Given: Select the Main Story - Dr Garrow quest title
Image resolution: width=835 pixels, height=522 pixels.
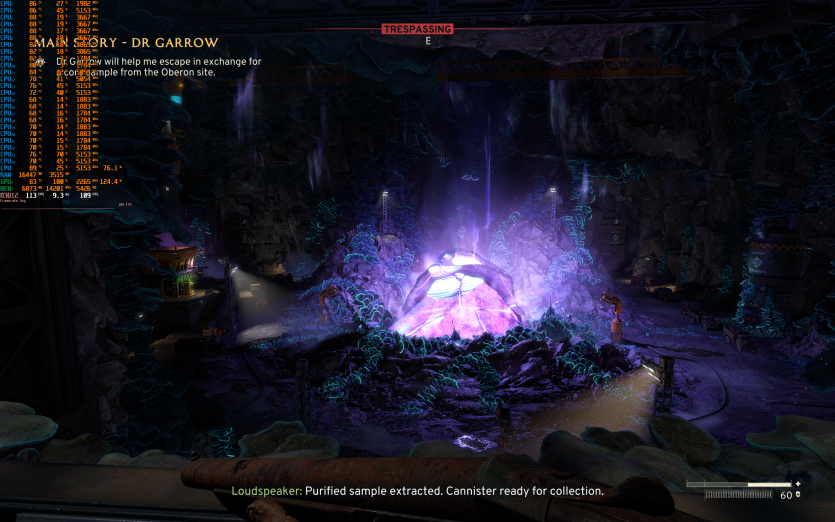Looking at the screenshot, I should (126, 43).
